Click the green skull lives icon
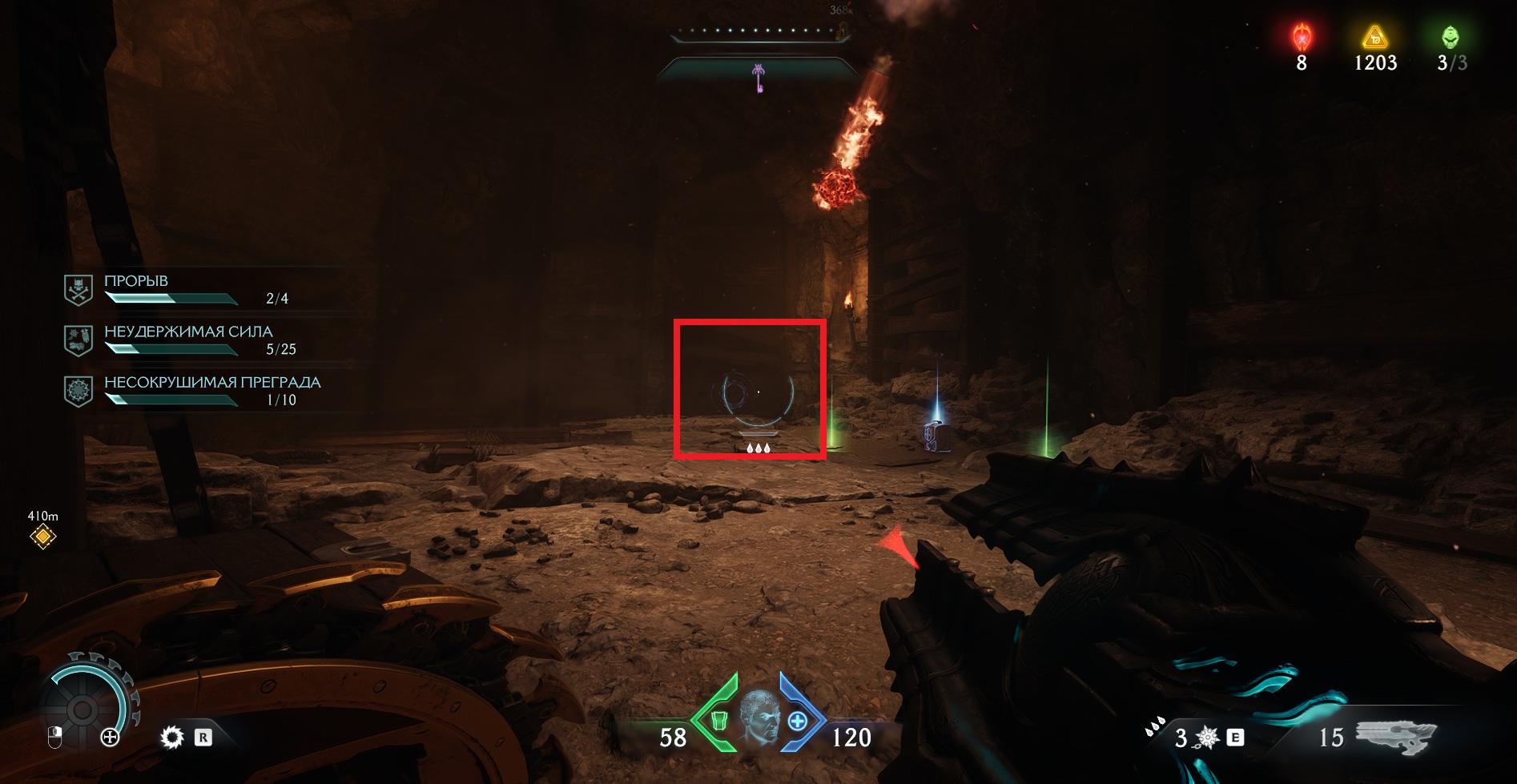Image resolution: width=1517 pixels, height=784 pixels. [x=1450, y=37]
